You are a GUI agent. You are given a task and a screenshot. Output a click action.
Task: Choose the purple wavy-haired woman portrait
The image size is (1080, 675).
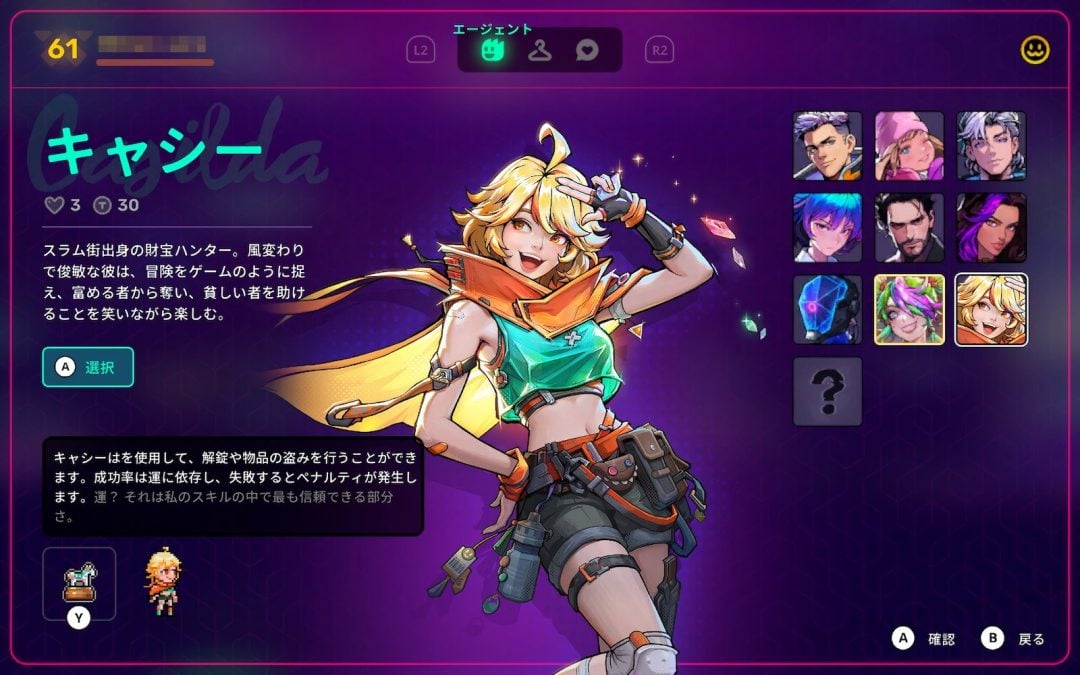(991, 227)
